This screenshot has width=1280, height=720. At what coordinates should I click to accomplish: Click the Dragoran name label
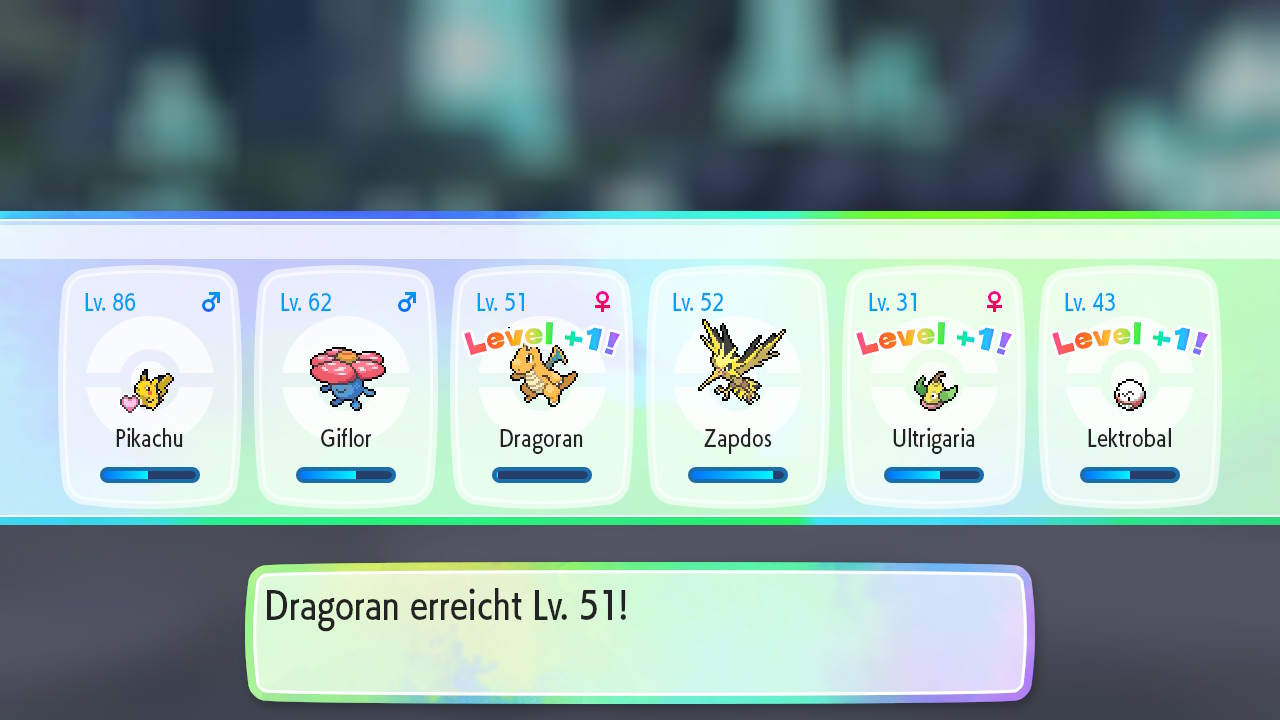point(541,438)
